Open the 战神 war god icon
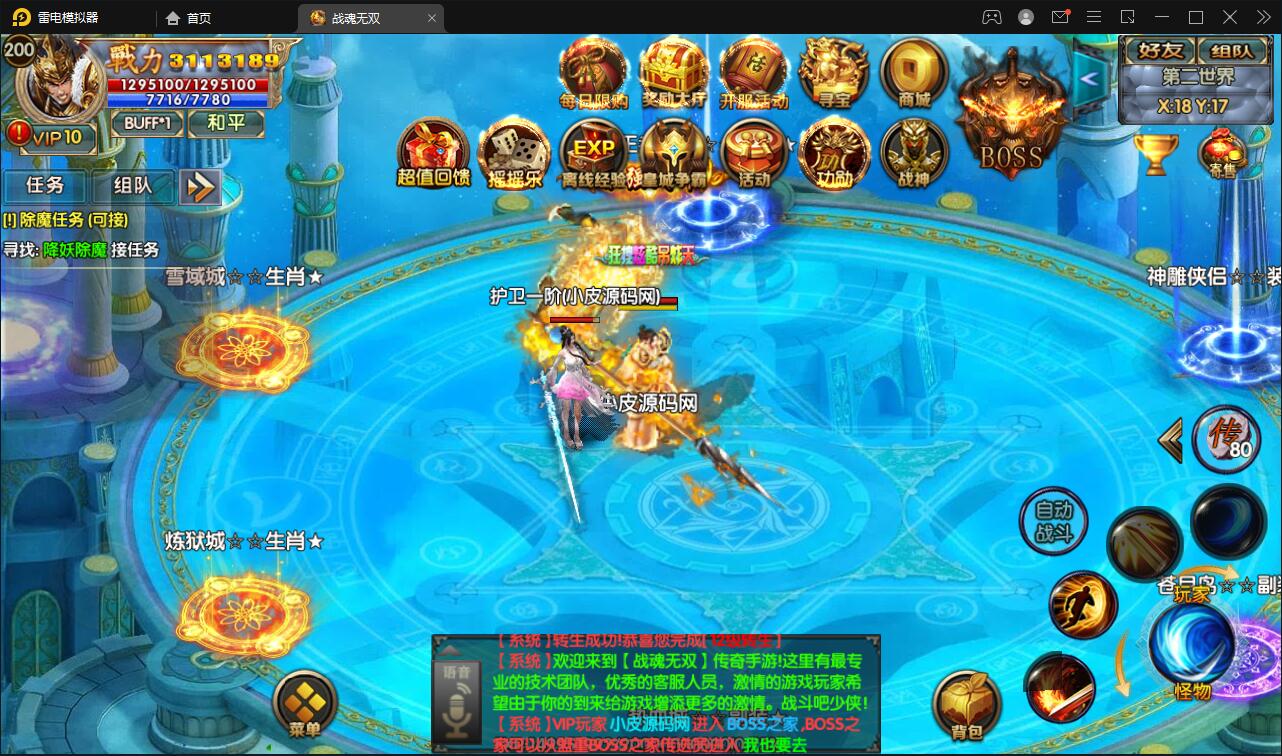1282x756 pixels. pyautogui.click(x=913, y=153)
